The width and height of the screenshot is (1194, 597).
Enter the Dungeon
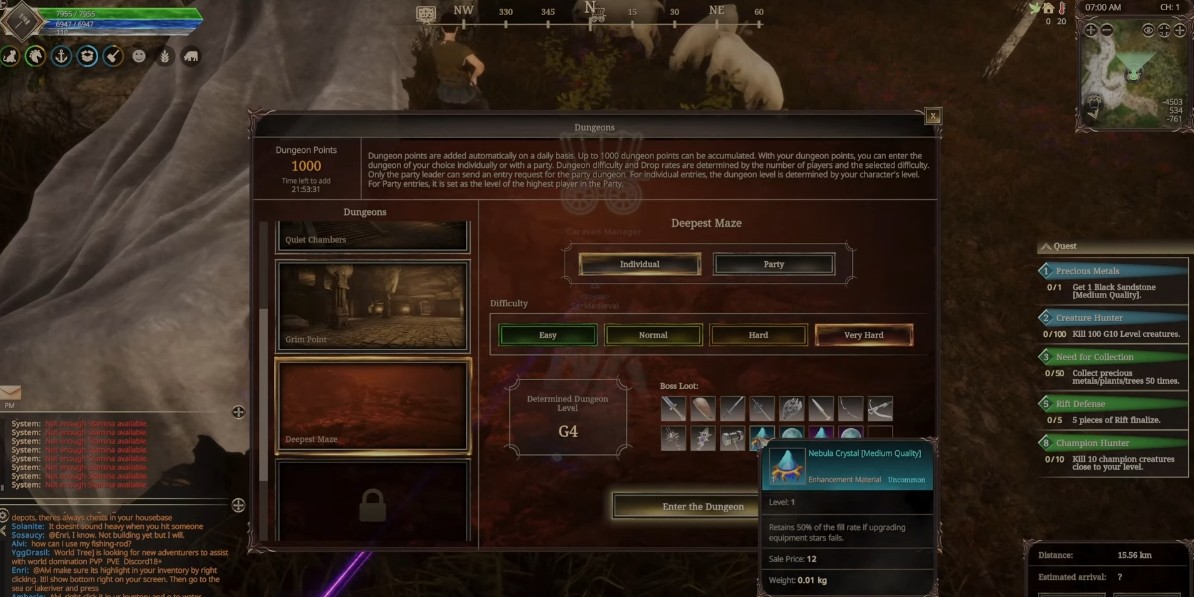[703, 506]
